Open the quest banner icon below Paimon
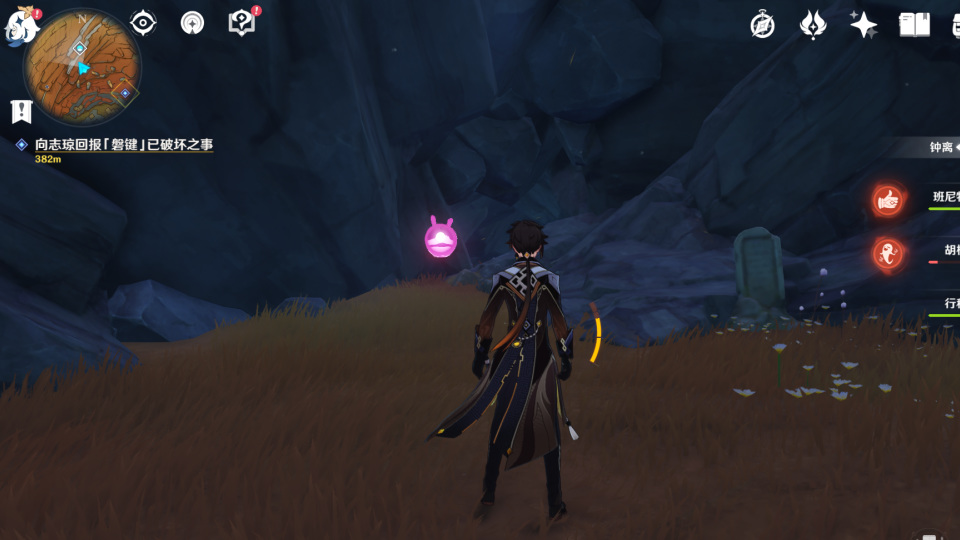 click(x=20, y=110)
